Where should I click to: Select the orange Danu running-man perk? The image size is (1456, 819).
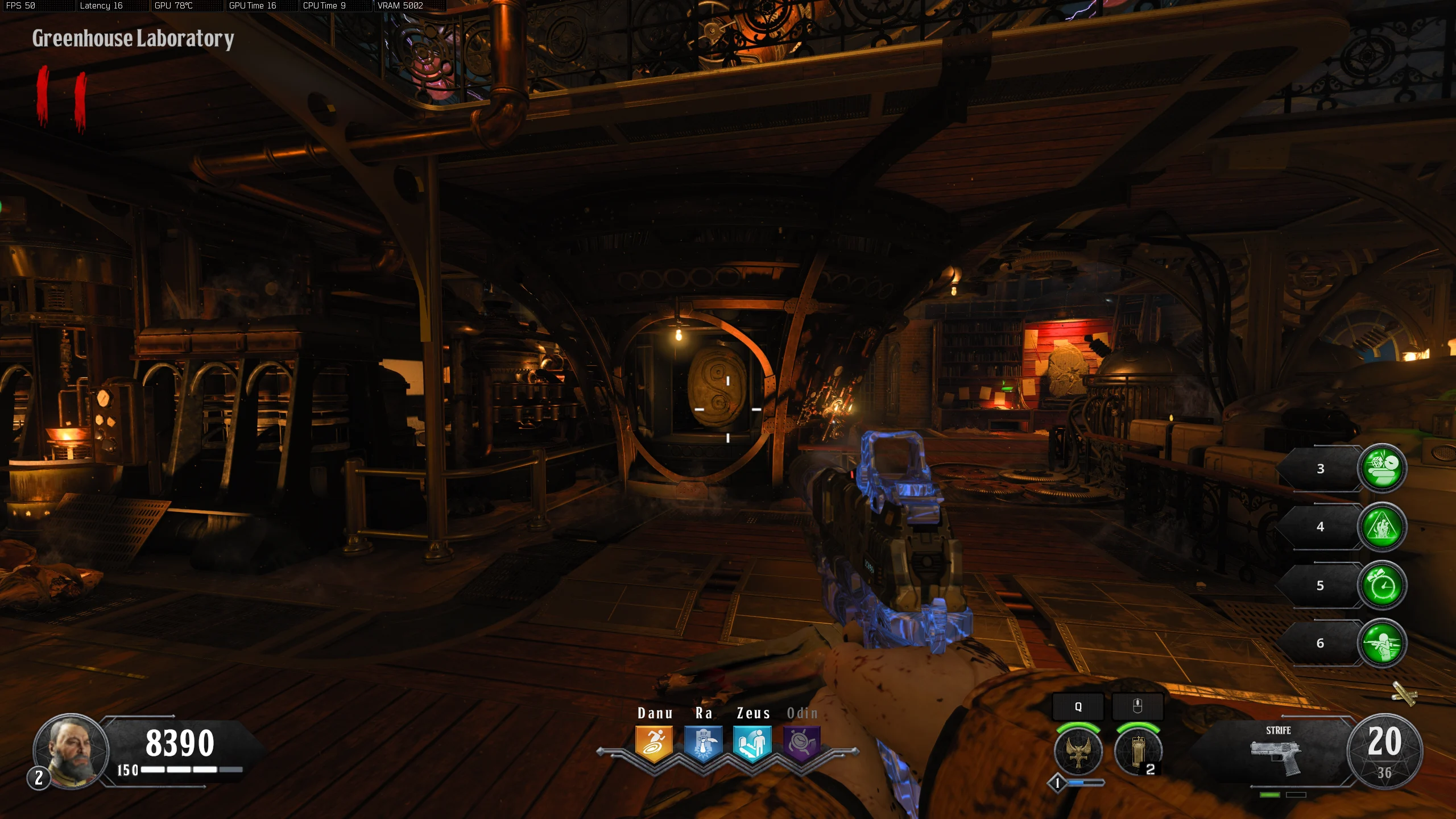tap(654, 743)
